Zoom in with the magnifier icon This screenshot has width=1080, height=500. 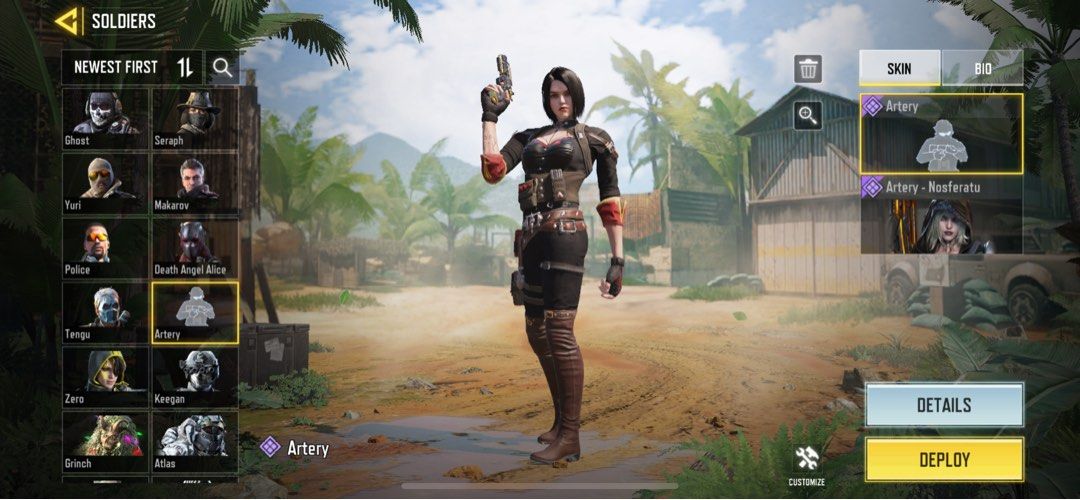(808, 116)
